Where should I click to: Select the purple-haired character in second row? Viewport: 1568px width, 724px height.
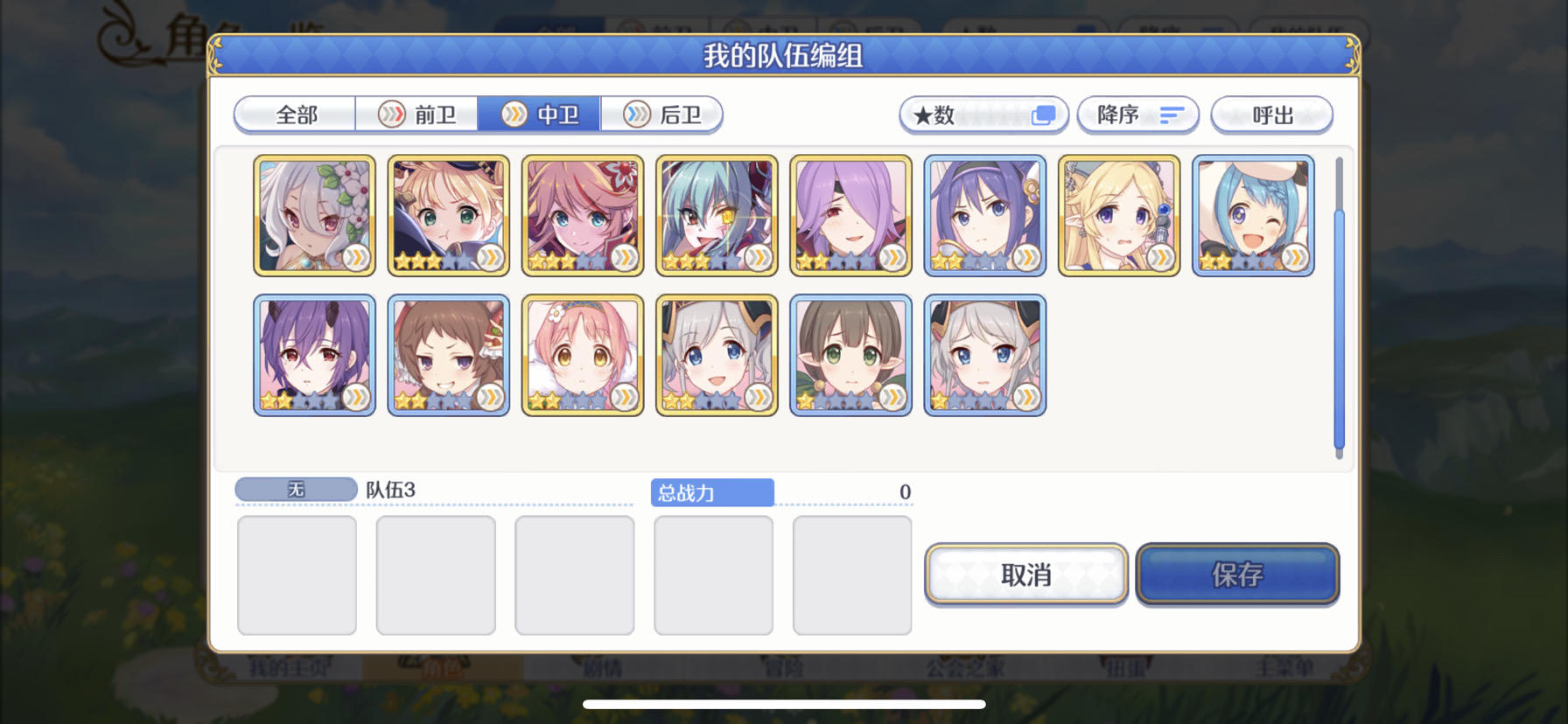[x=315, y=355]
